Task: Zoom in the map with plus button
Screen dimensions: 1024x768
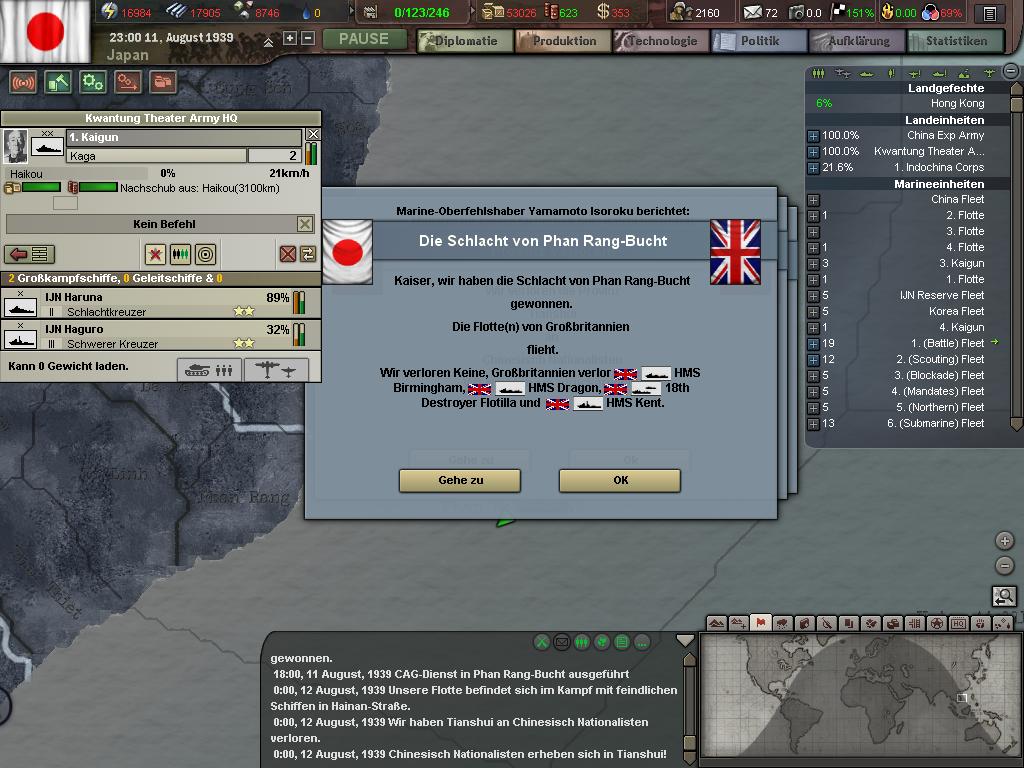Action: coord(1005,541)
